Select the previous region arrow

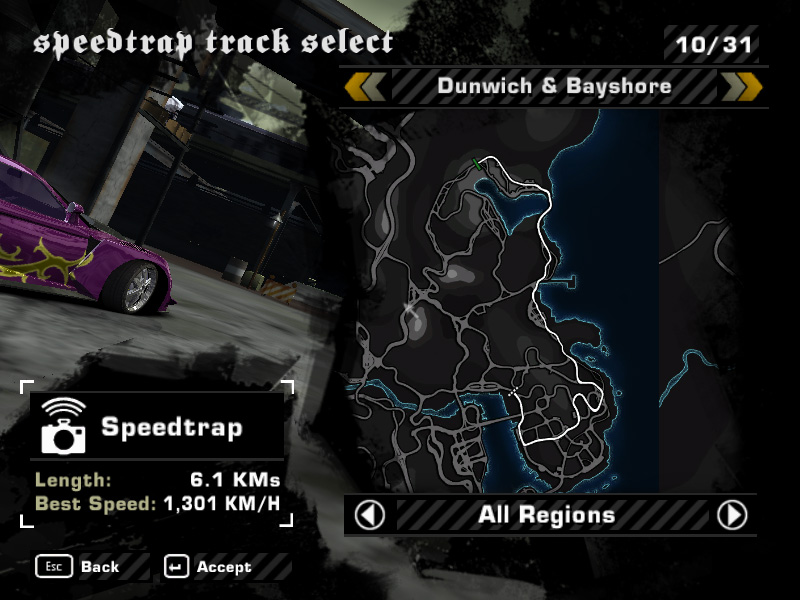point(370,515)
